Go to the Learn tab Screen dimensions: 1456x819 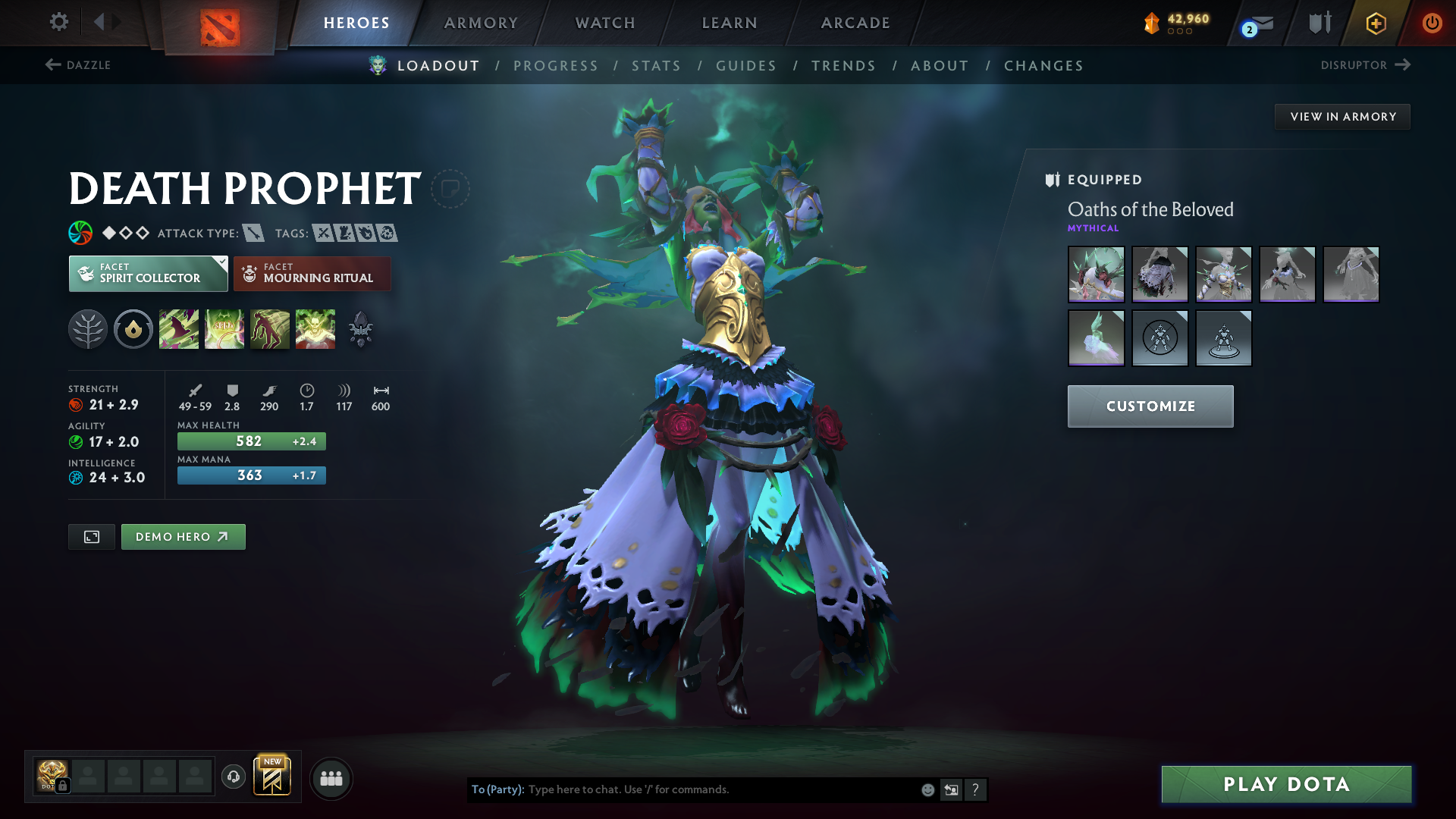[730, 23]
